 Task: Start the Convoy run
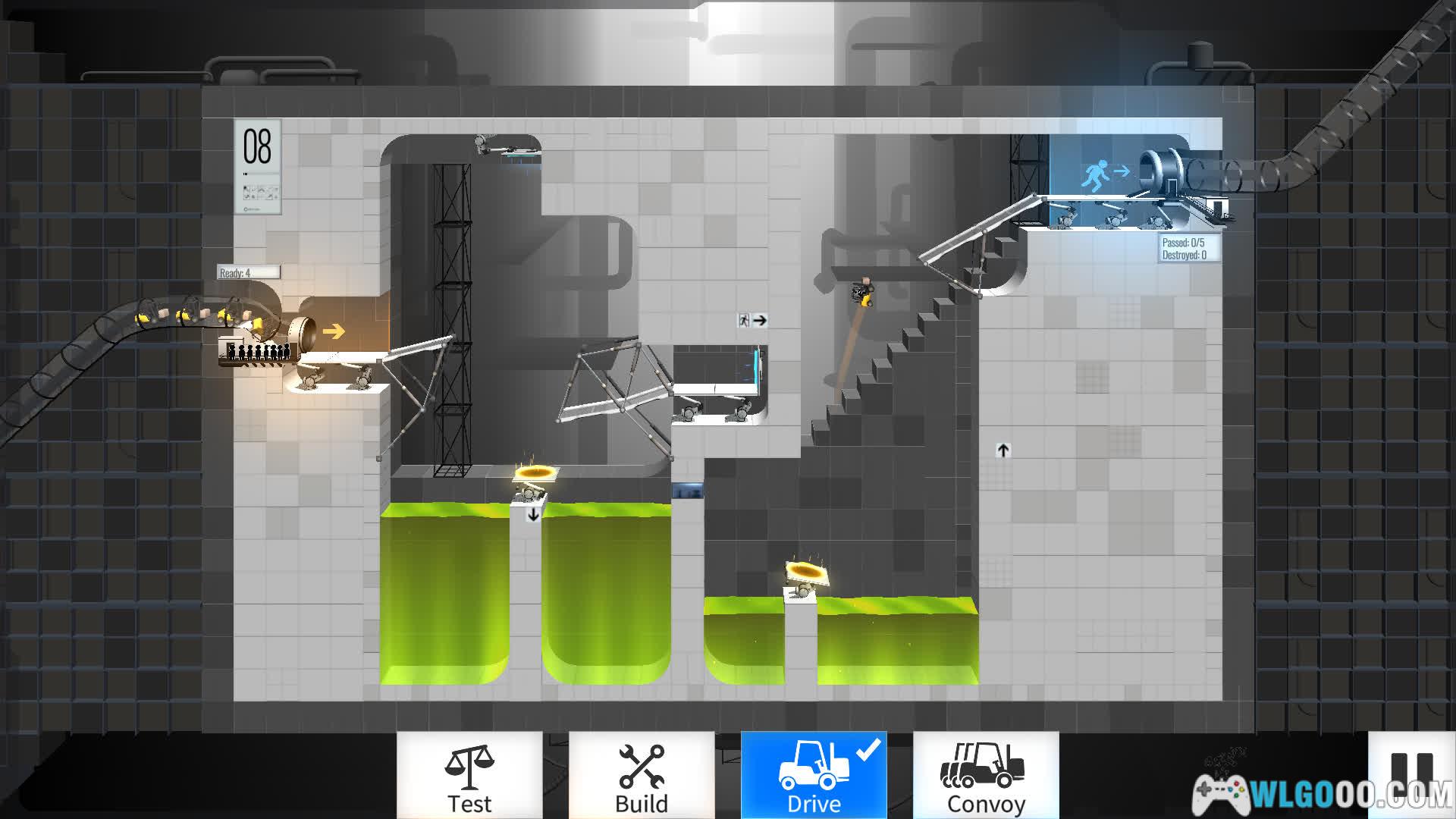tap(986, 776)
